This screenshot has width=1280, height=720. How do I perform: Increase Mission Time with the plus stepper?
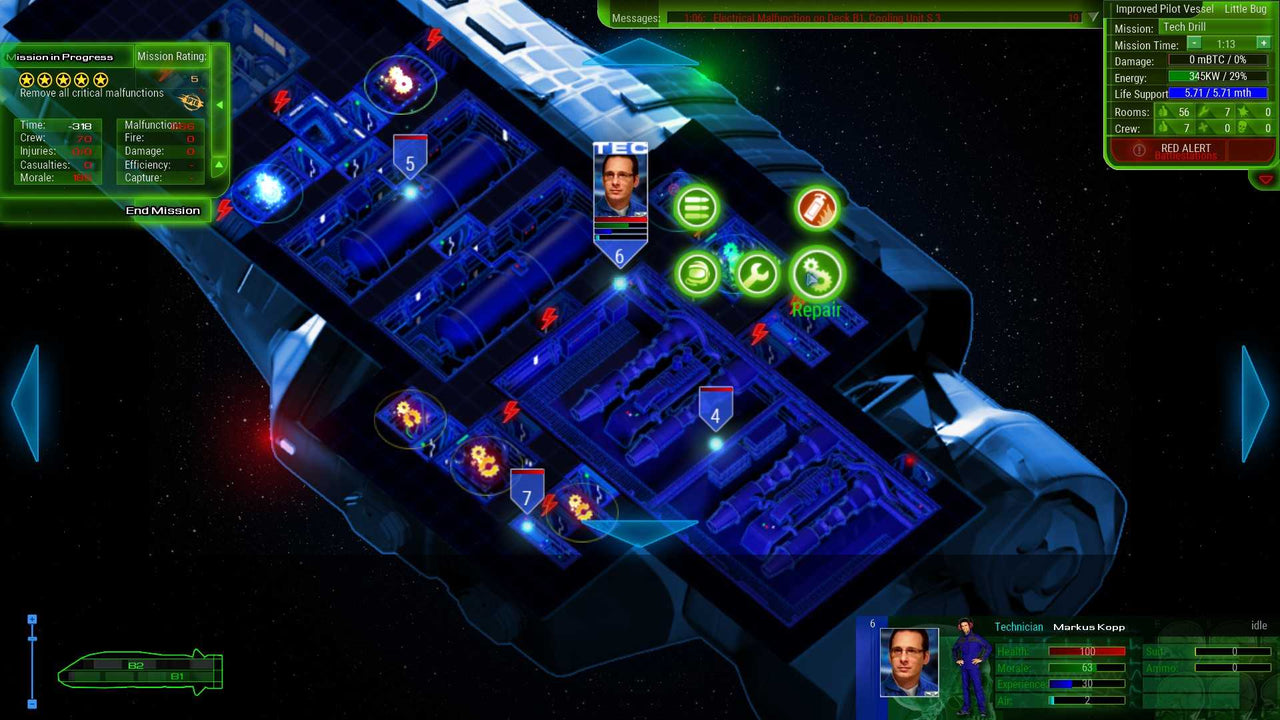1263,44
